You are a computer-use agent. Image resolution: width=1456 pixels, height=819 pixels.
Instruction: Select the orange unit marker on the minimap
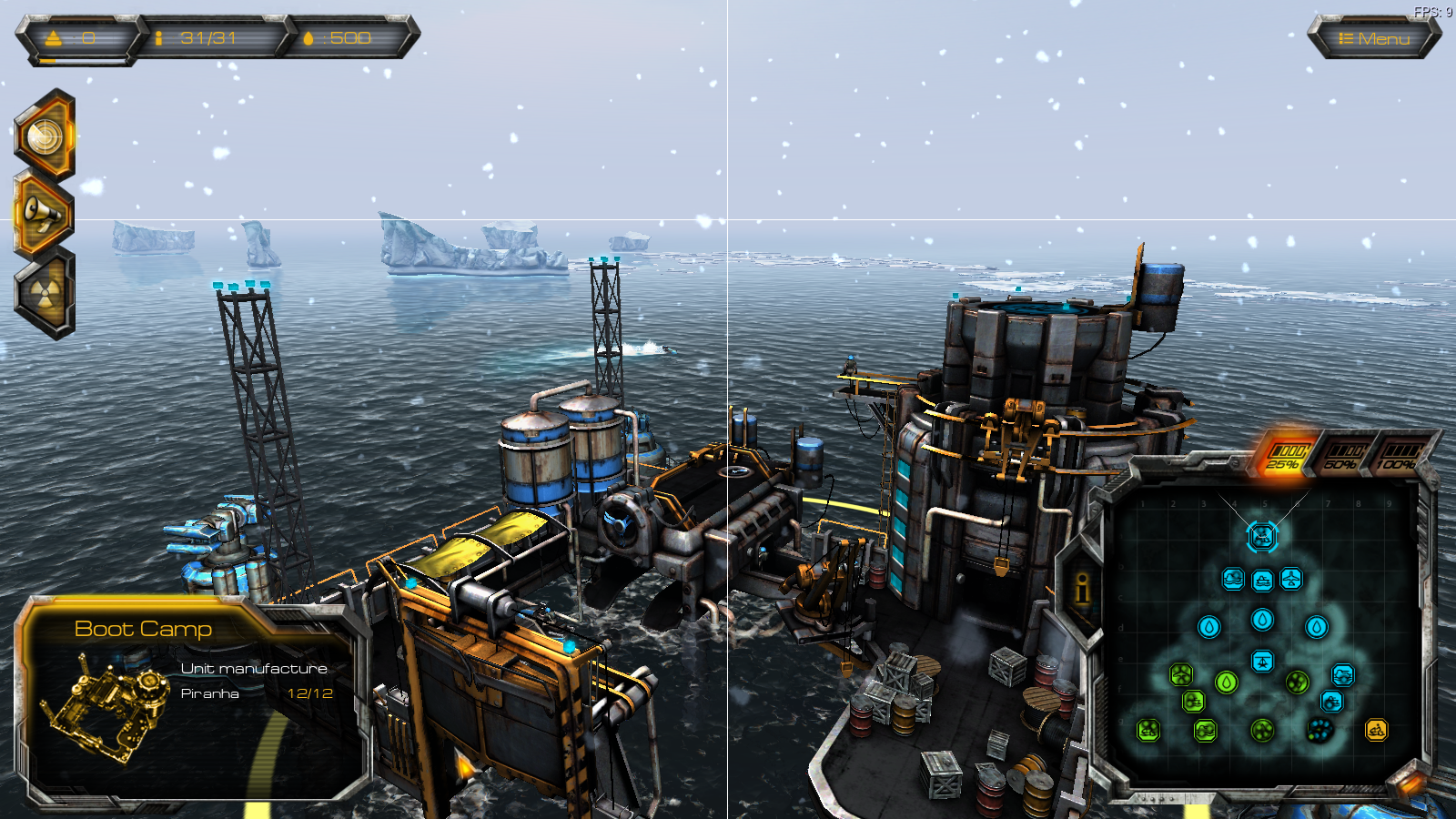1376,730
